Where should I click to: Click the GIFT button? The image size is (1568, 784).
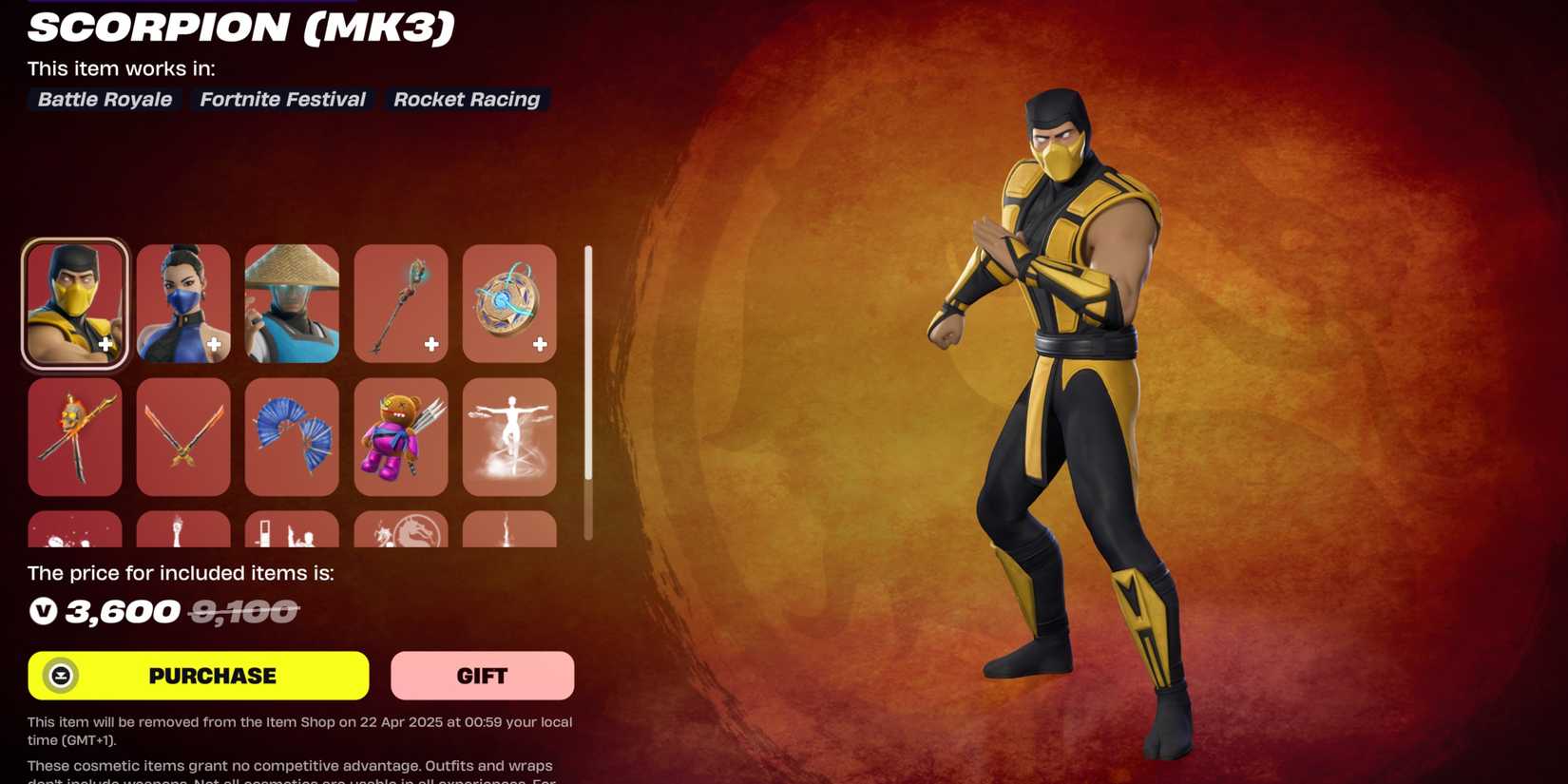(x=482, y=676)
